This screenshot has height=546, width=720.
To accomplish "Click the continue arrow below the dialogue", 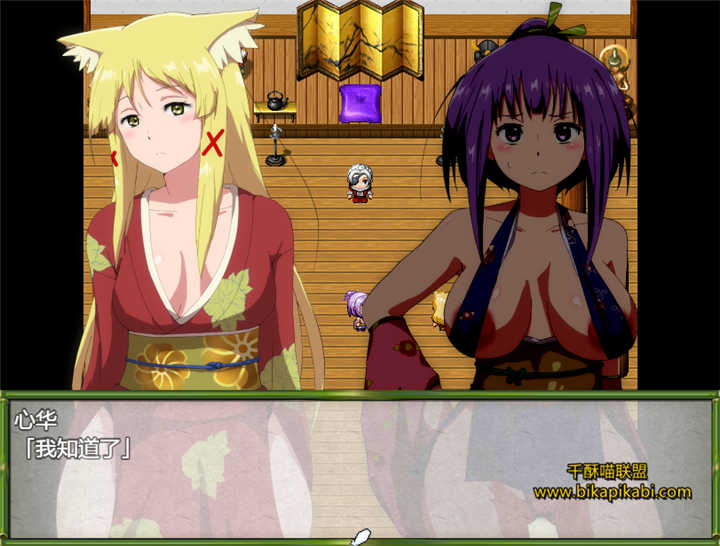I will click(361, 538).
